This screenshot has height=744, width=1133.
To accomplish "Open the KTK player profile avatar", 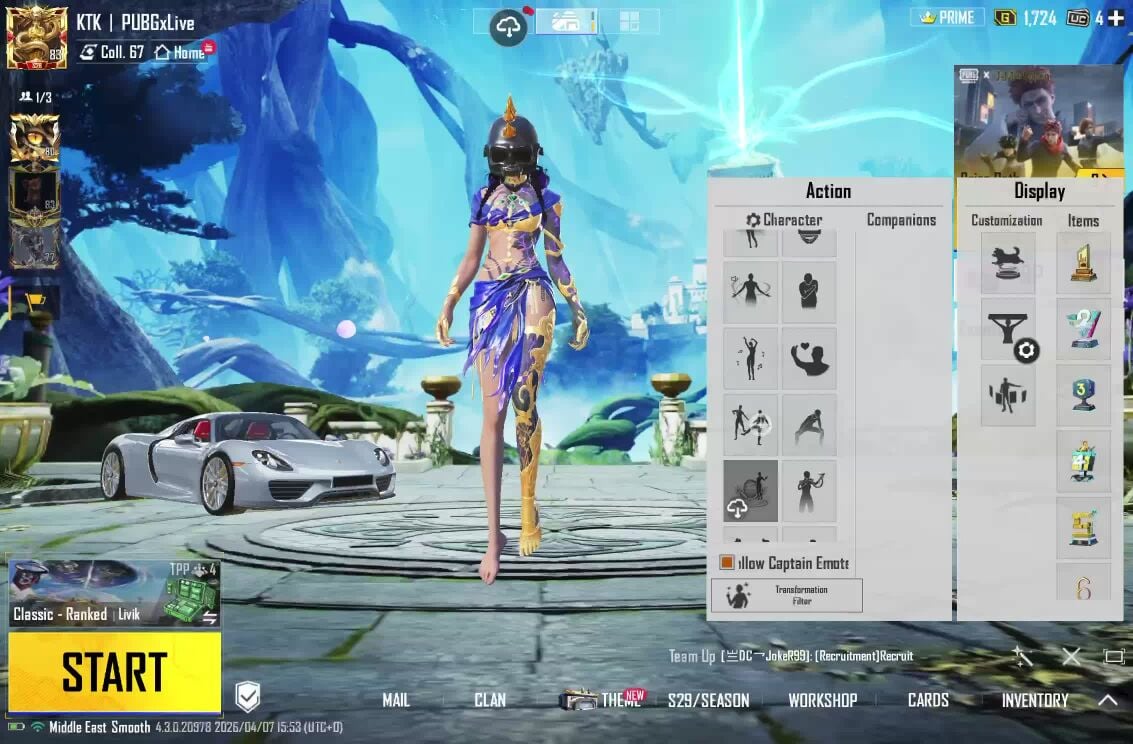I will [37, 37].
